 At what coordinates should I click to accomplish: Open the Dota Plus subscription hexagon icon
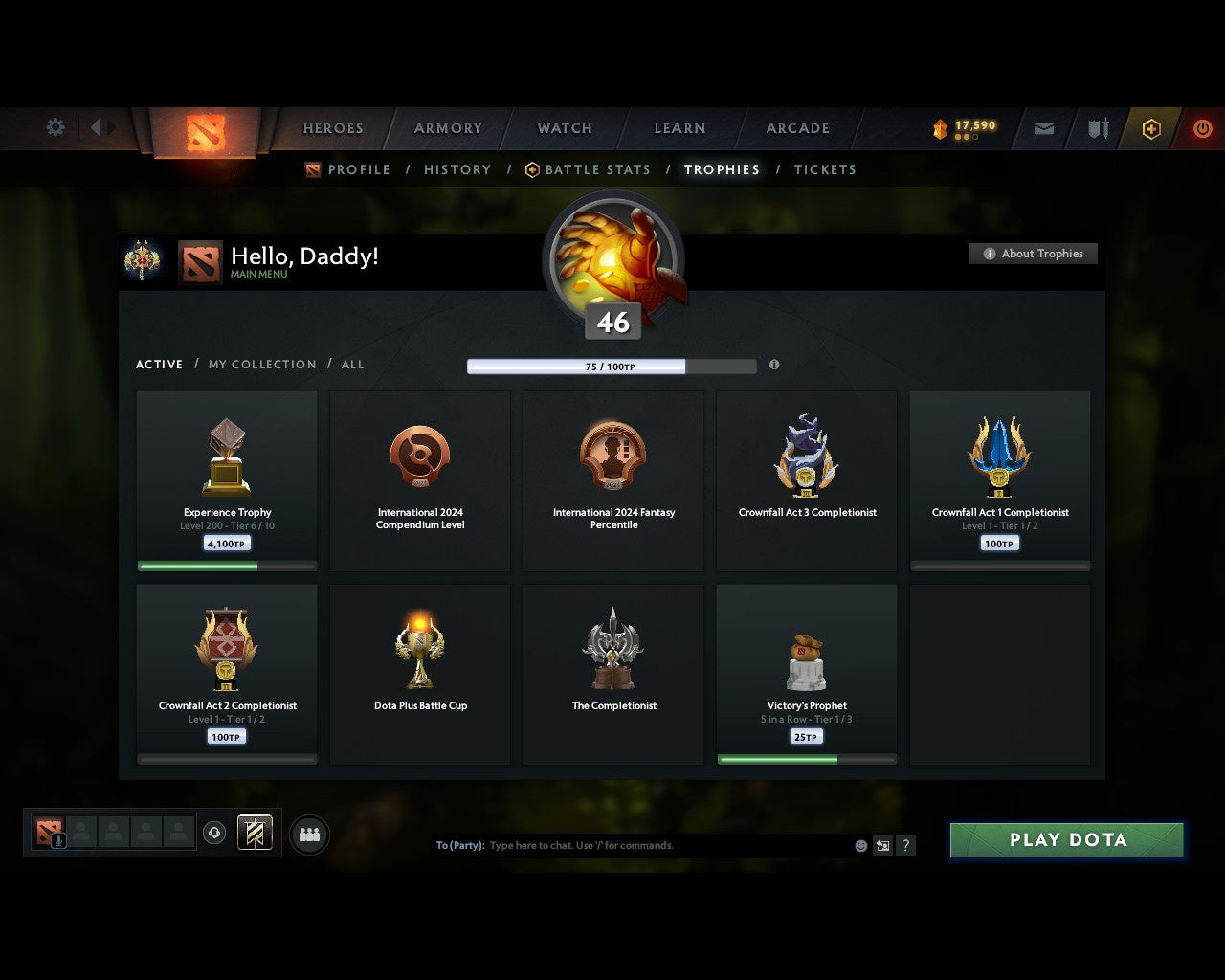click(x=1150, y=128)
